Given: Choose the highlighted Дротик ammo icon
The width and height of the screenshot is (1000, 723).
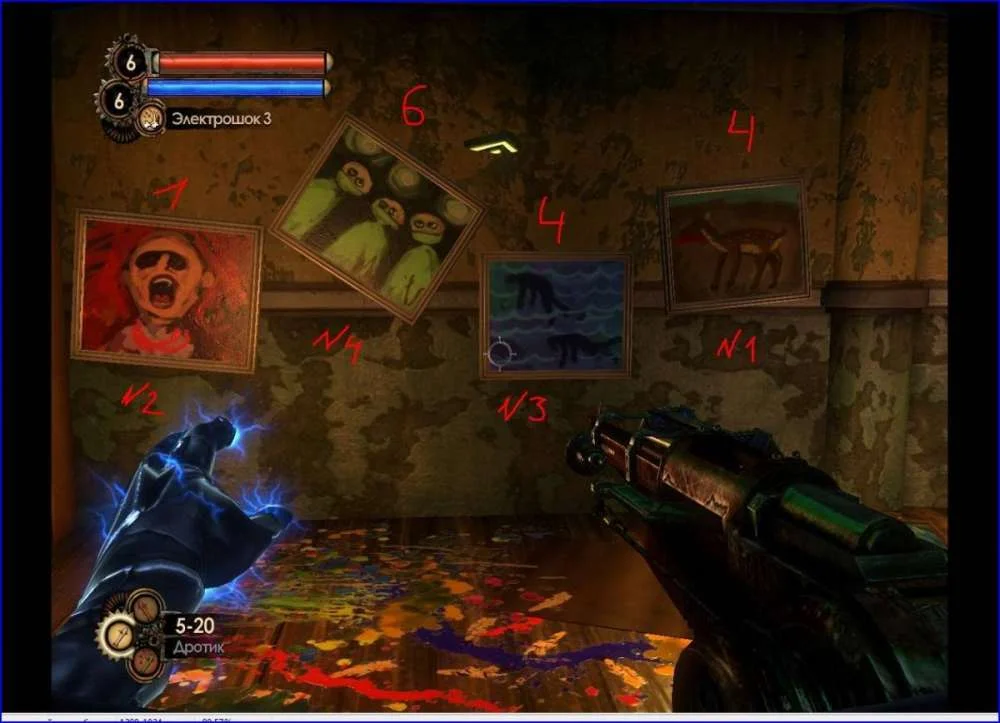Looking at the screenshot, I should [120, 633].
